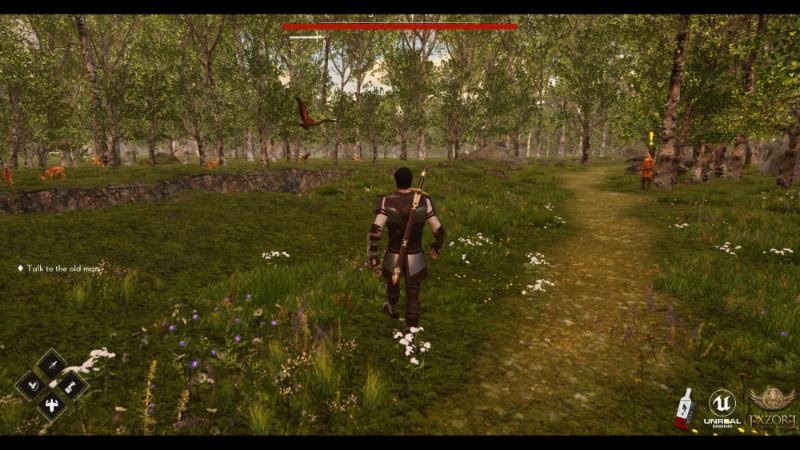Use the red potion bottle icon
Viewport: 800px width, 450px height.
coord(685,408)
